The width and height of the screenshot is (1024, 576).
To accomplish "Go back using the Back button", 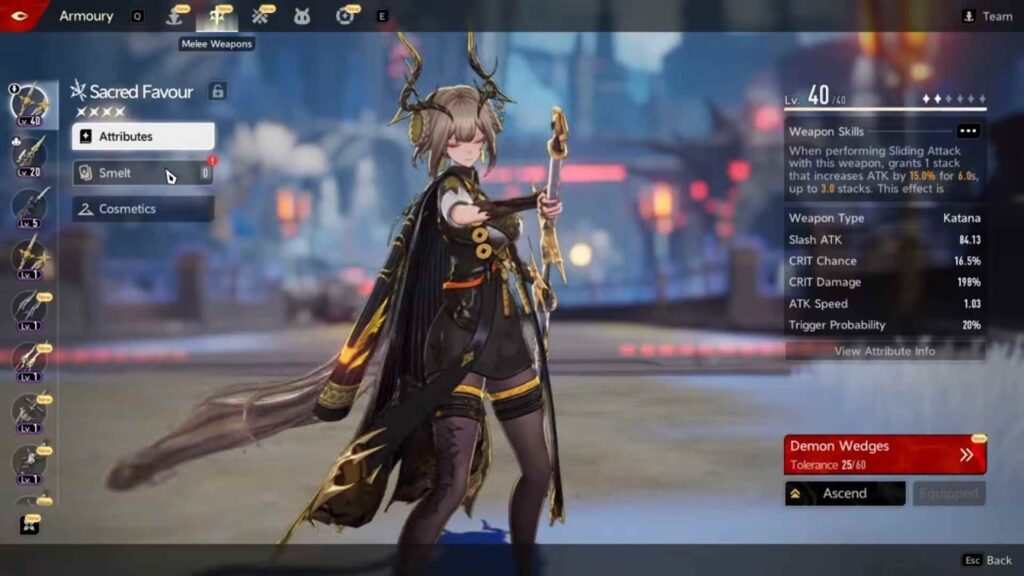I will point(988,561).
